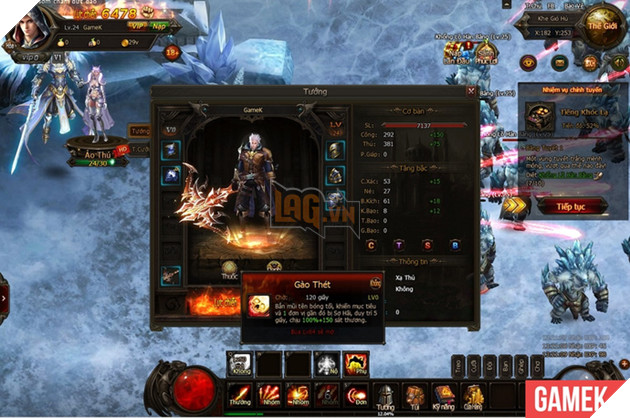Click the 18+ age rating badge

[172, 50]
